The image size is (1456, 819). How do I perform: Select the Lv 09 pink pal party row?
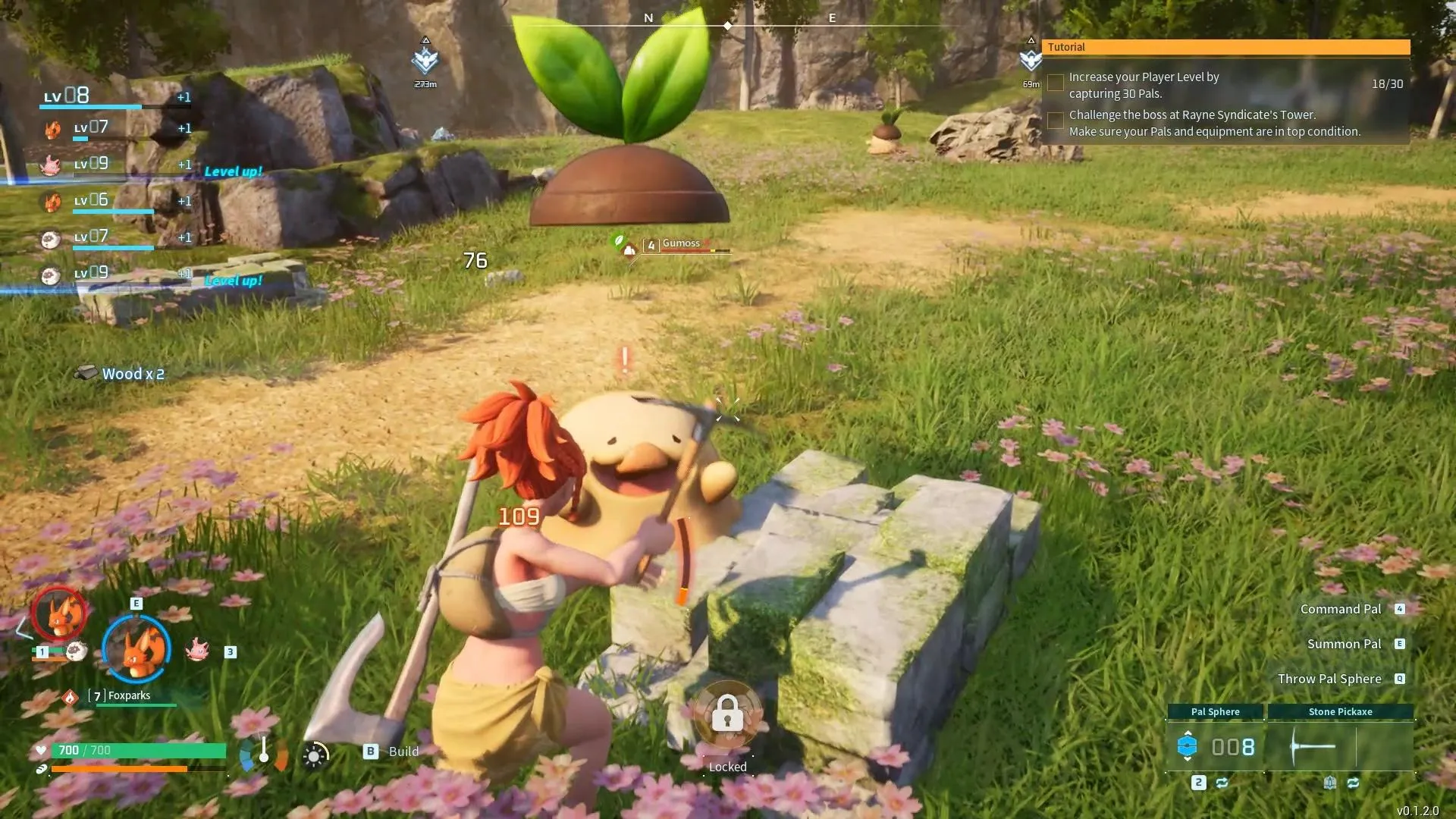[x=114, y=165]
